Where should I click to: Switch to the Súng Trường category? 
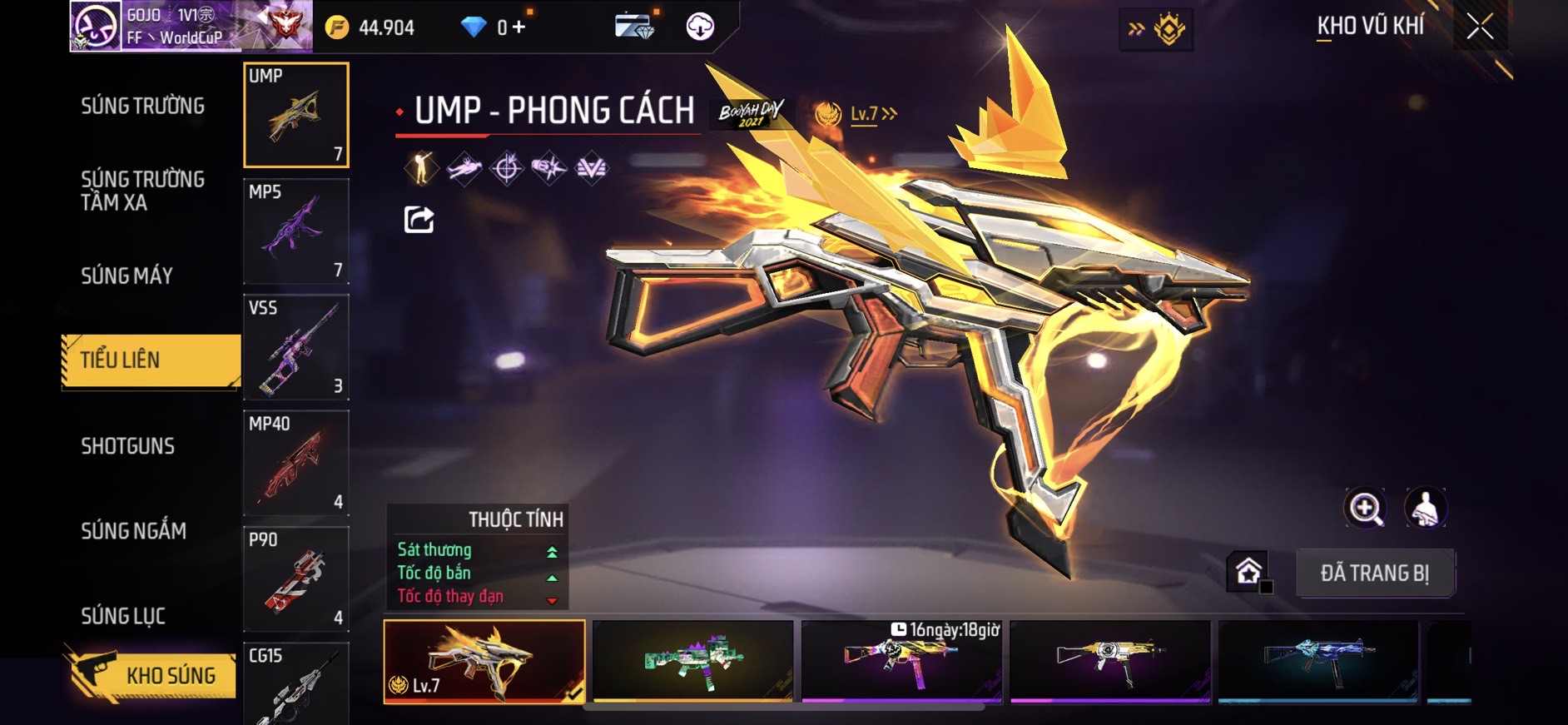[x=142, y=106]
